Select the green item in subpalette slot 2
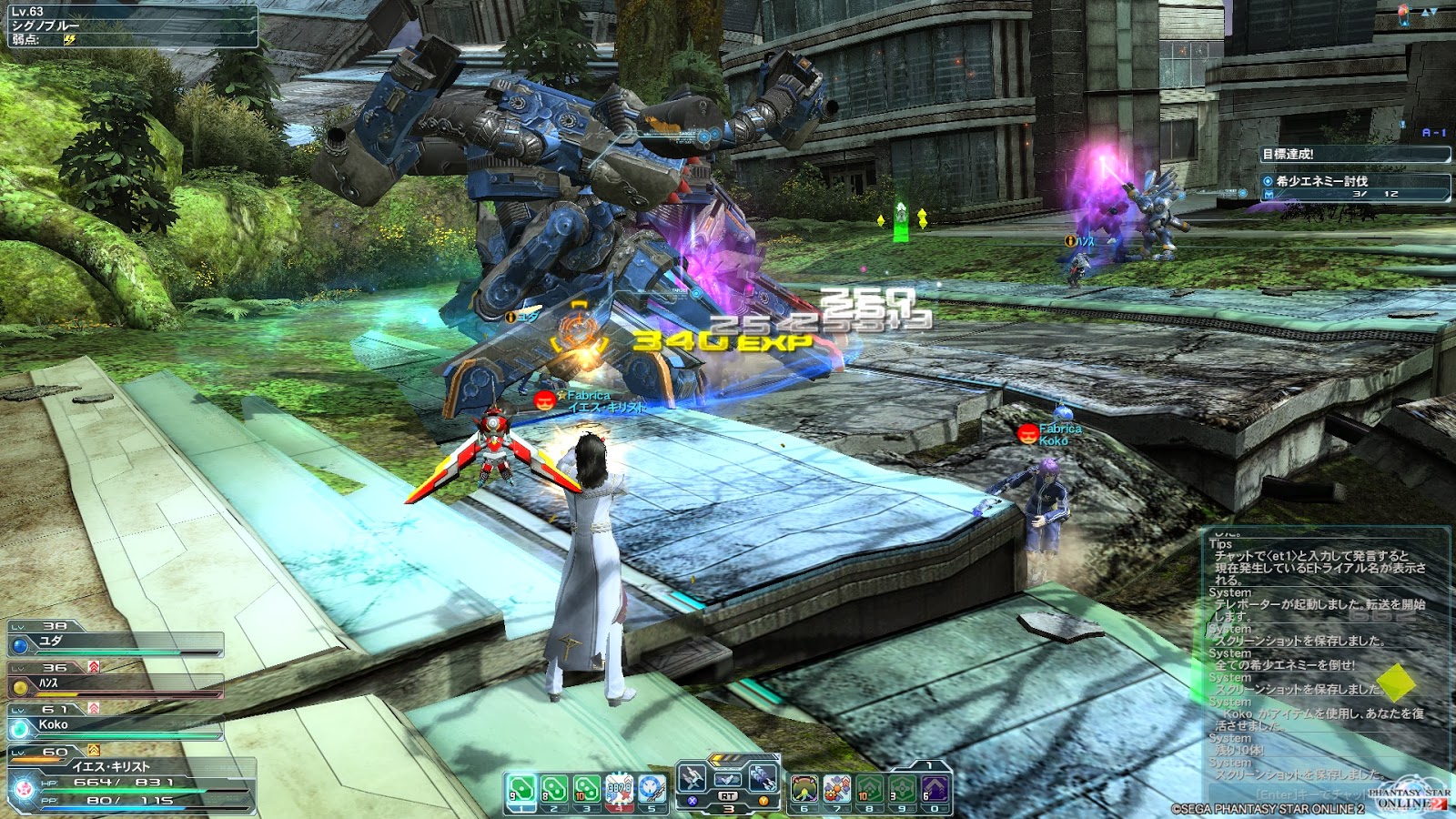 click(x=554, y=790)
